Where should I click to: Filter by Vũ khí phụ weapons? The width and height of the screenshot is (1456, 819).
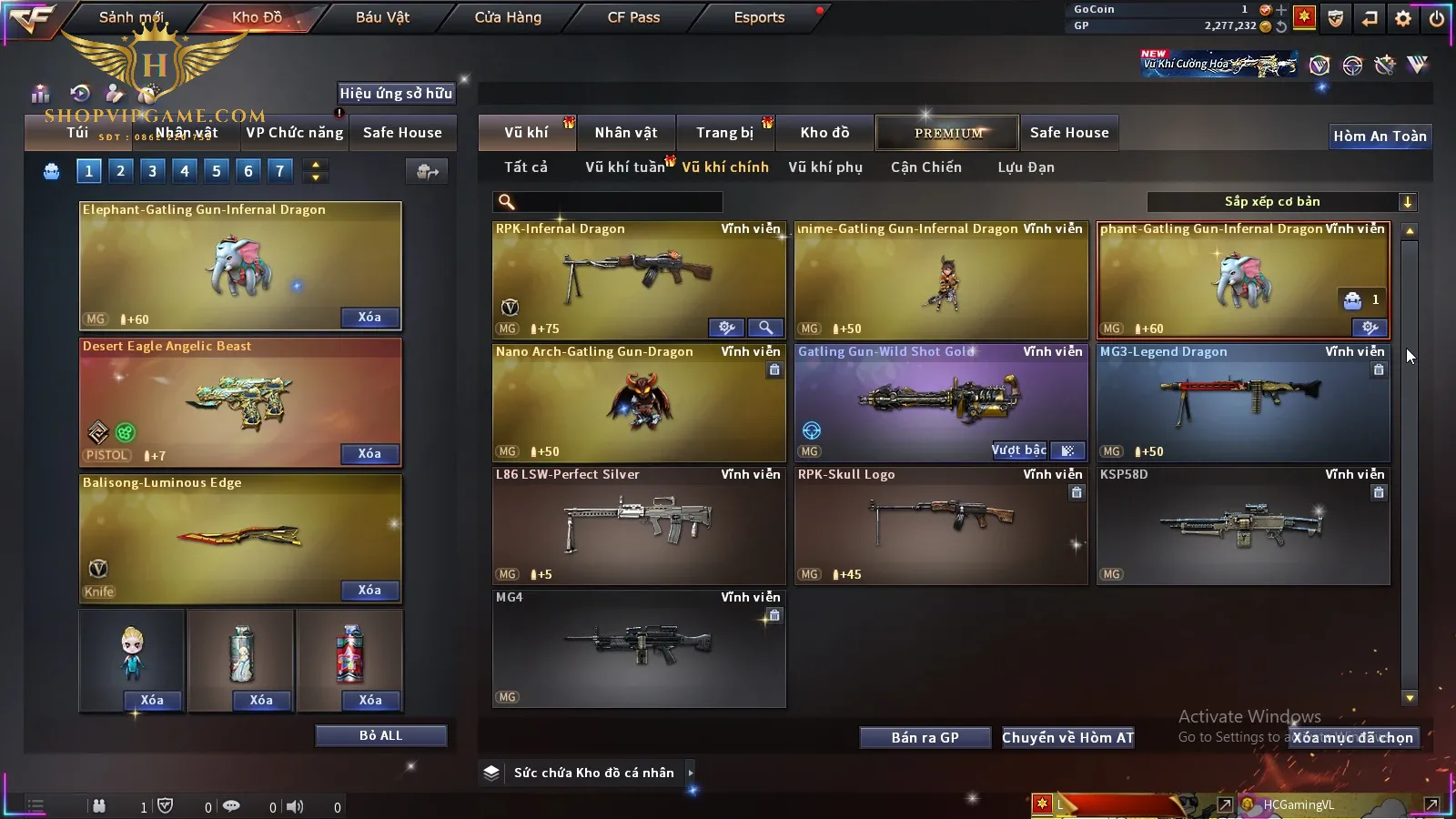coord(825,167)
